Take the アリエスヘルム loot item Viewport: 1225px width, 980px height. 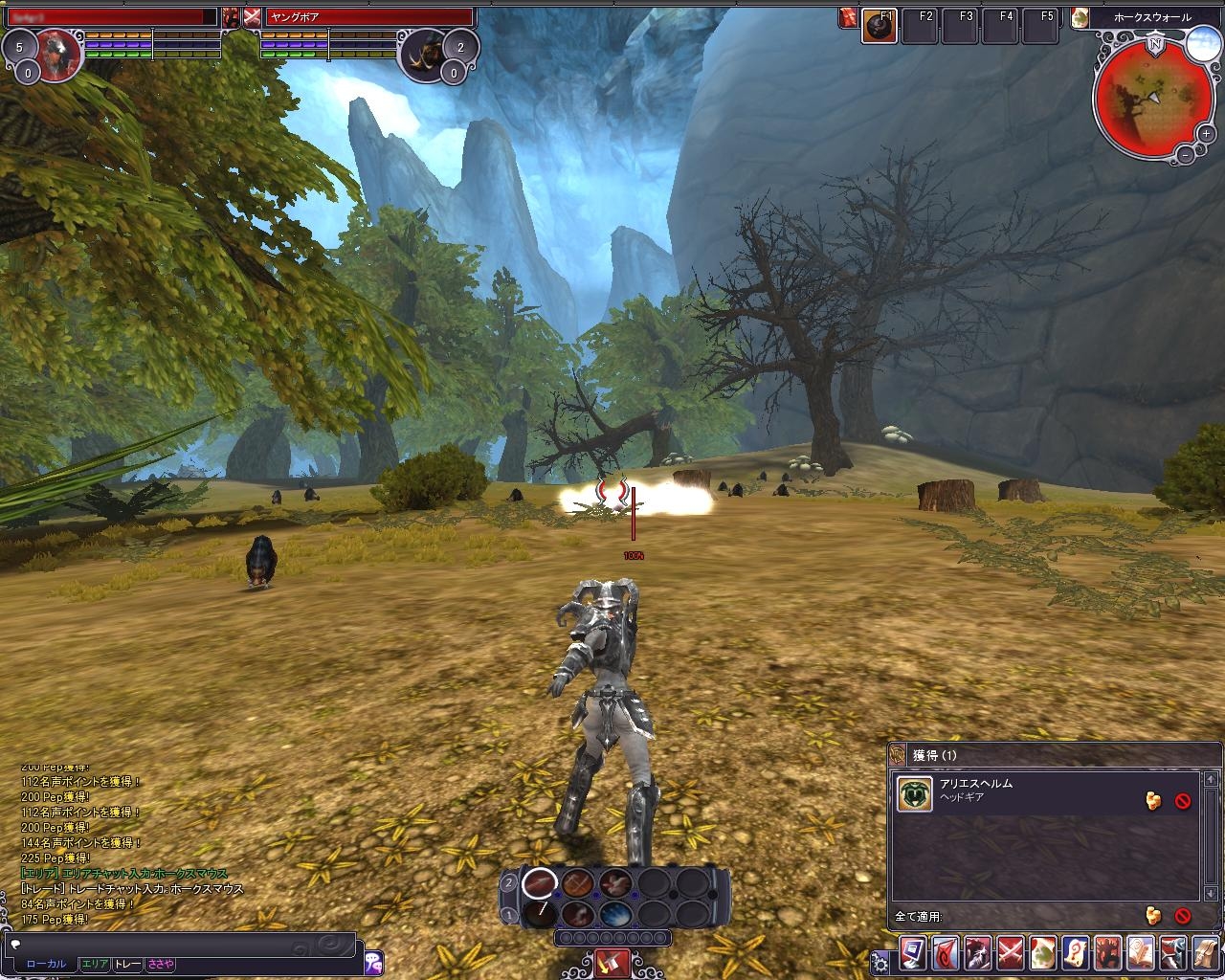1154,800
